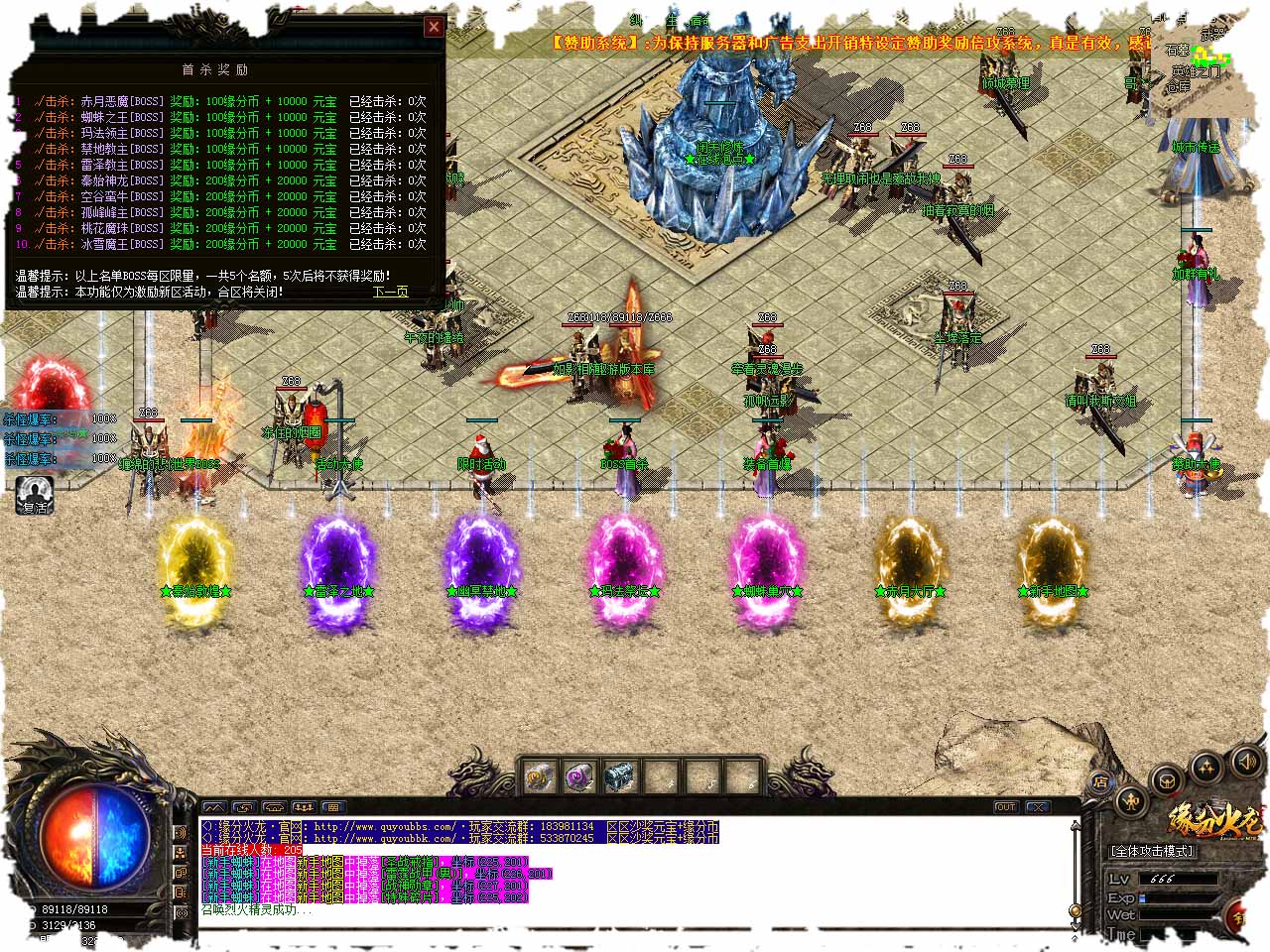Use the golden scroll hotbar item
This screenshot has width=1270, height=952.
coord(539,775)
